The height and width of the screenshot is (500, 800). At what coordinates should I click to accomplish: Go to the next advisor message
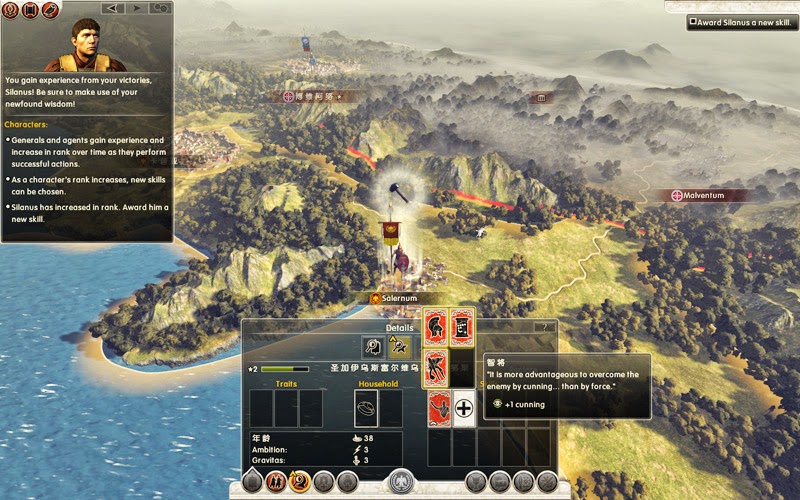136,9
